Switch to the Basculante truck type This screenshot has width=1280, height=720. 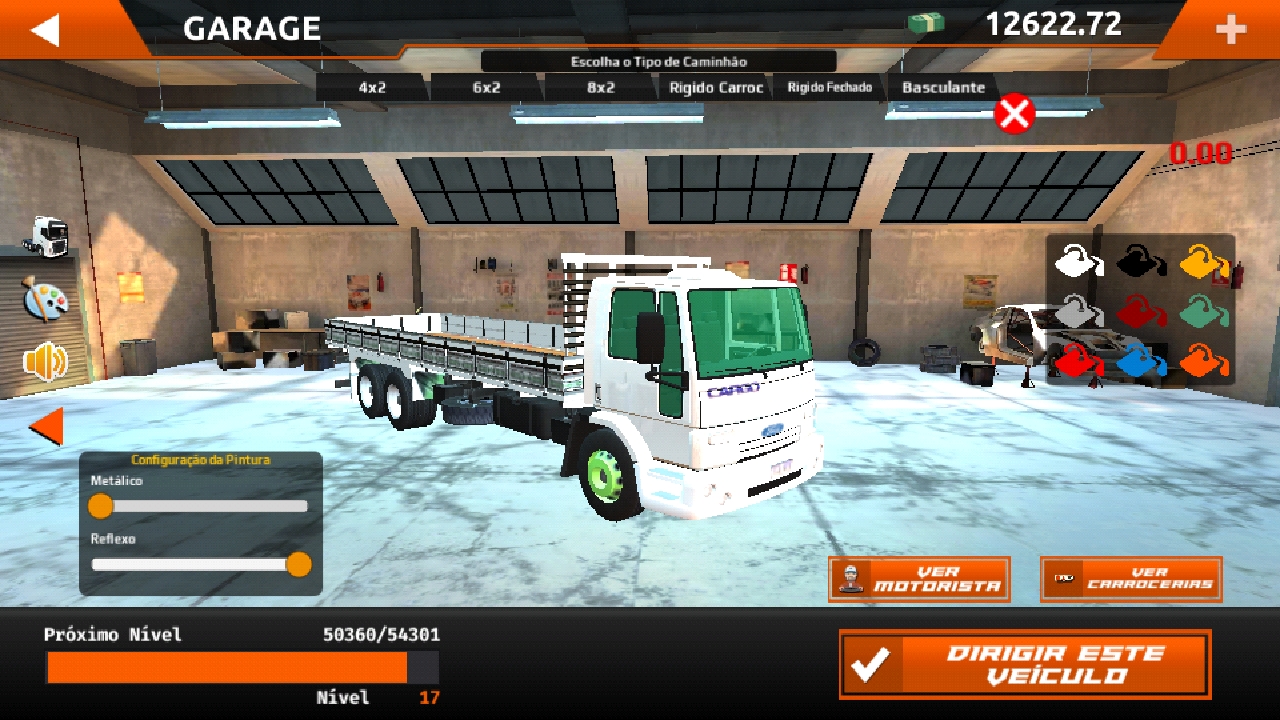943,88
